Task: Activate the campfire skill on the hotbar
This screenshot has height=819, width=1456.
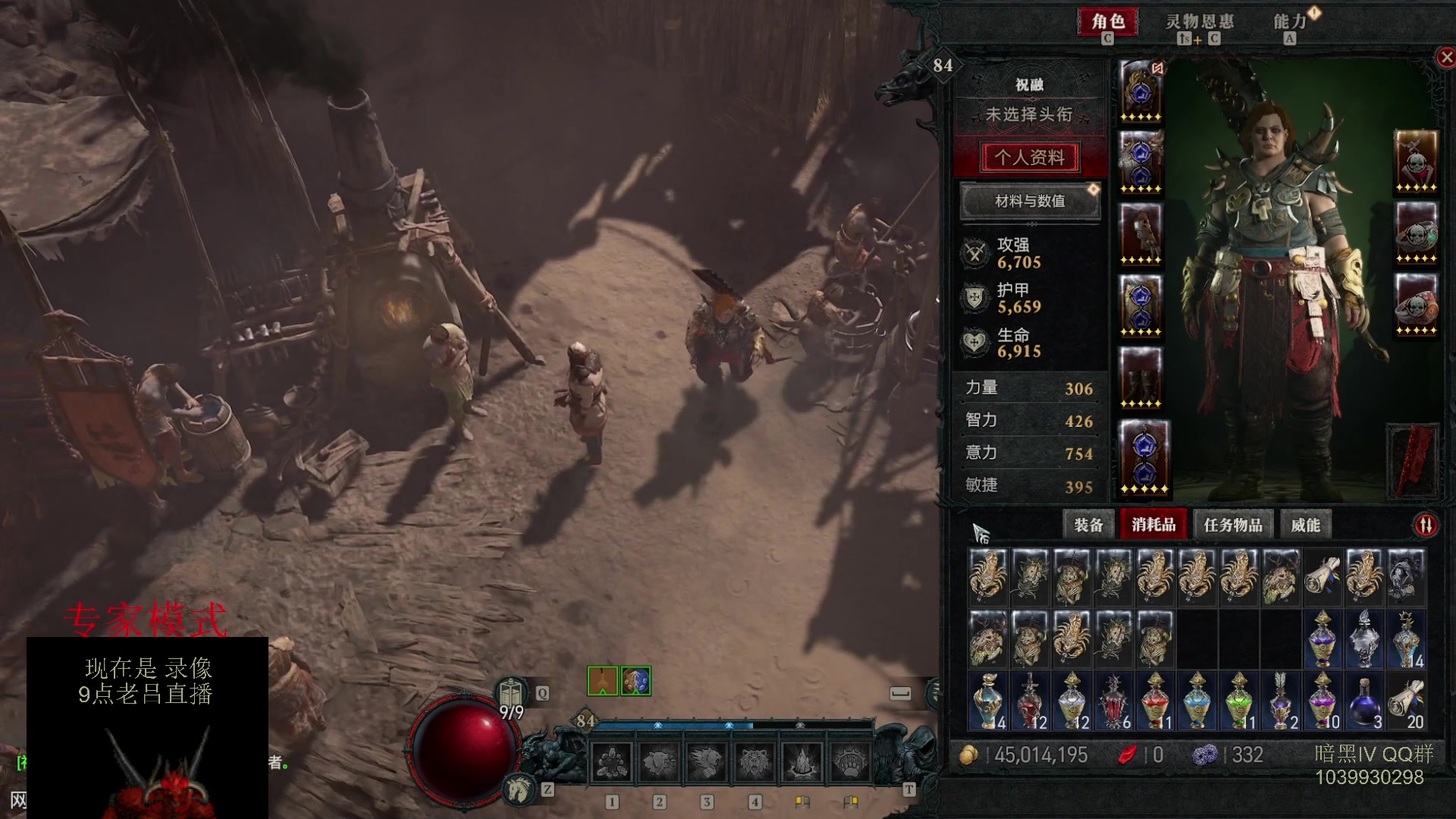Action: click(x=802, y=762)
